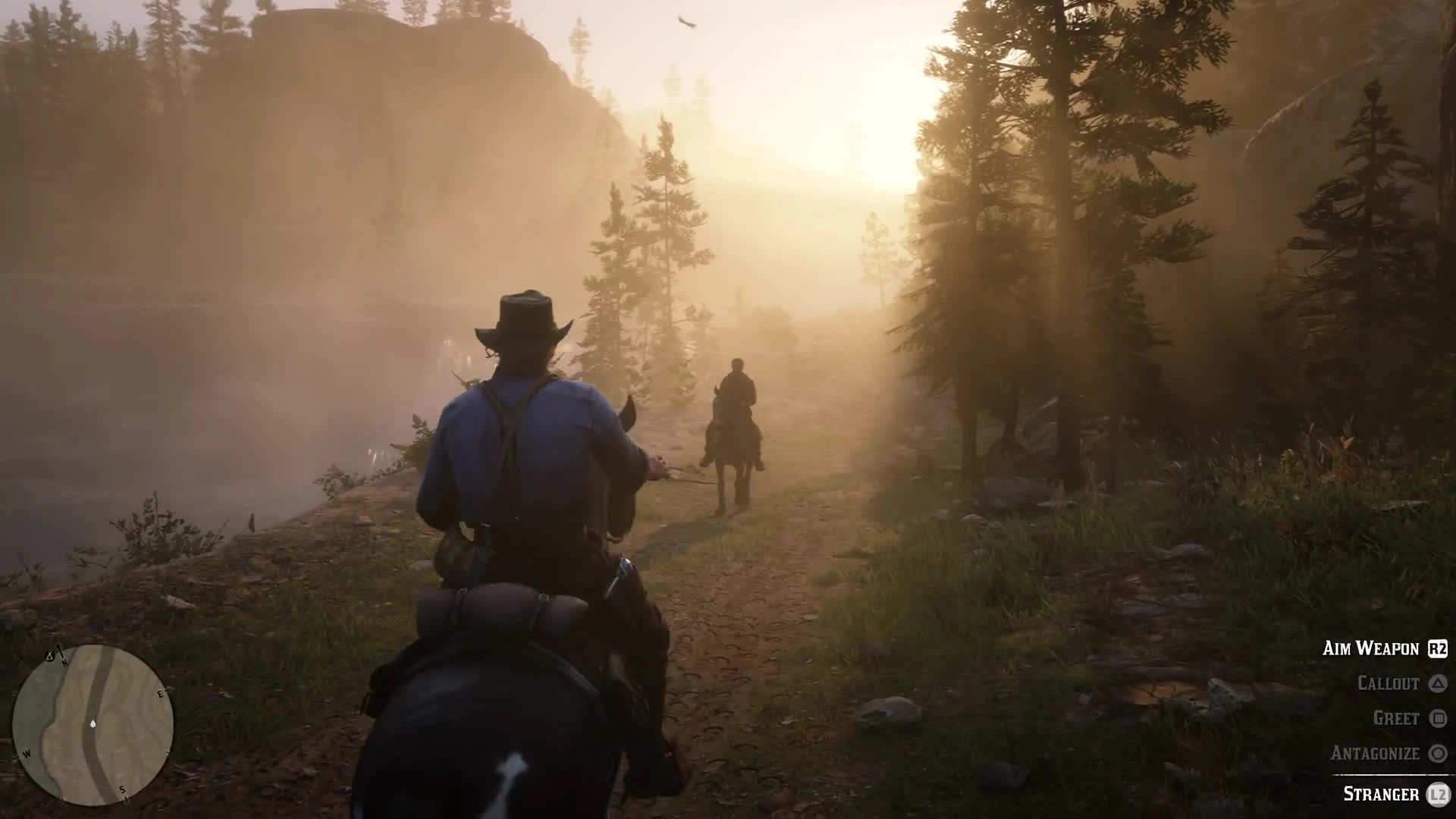1456x819 pixels.
Task: Click the white player marker on the minimap
Action: (x=93, y=723)
